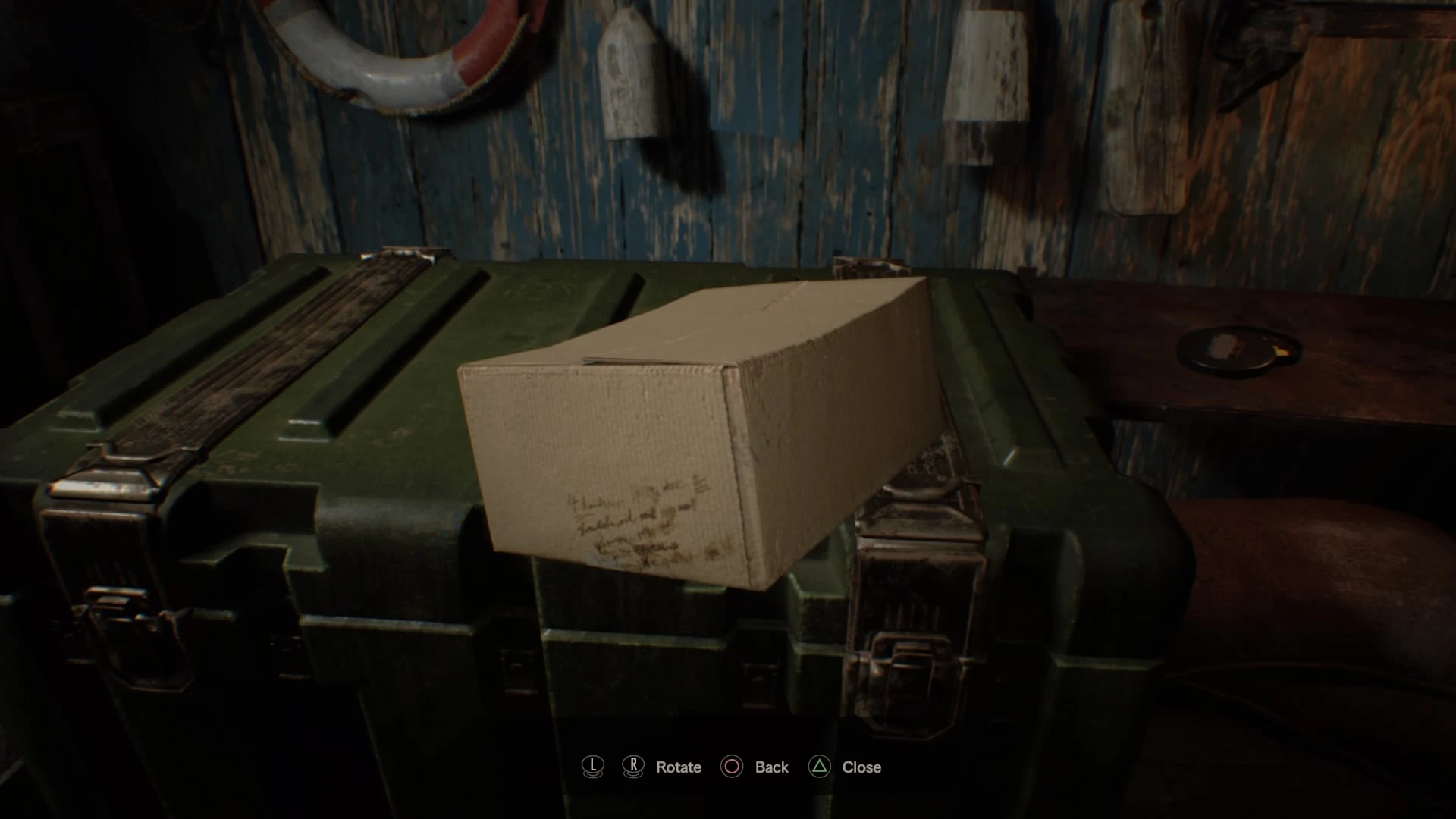
Task: Select the Rotate label in the control bar
Action: (x=677, y=767)
